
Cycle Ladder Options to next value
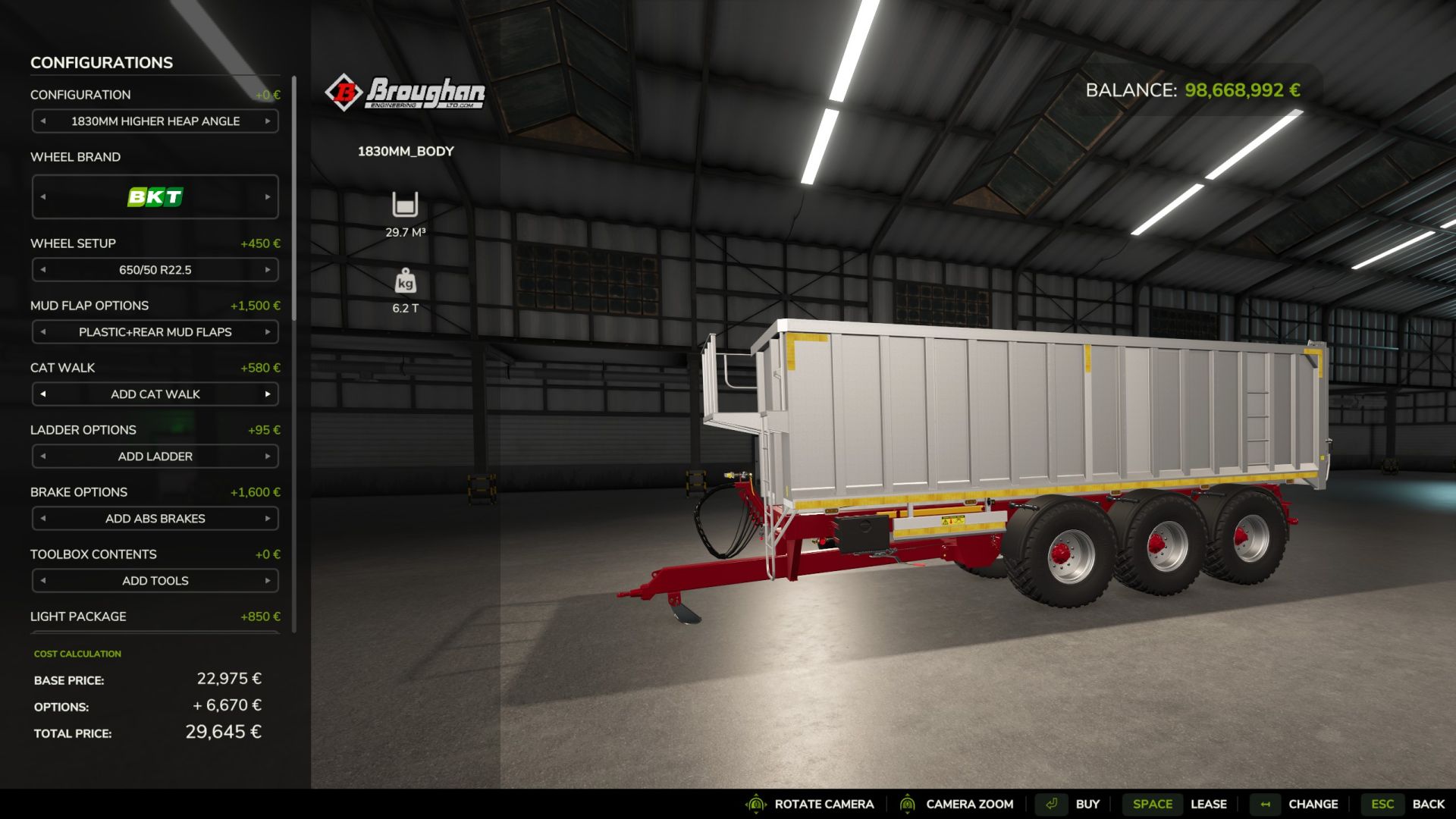point(268,457)
